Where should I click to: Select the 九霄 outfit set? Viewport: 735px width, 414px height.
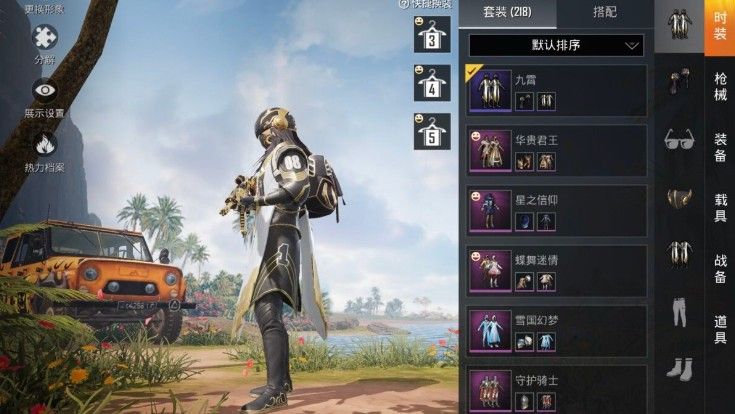coord(556,89)
